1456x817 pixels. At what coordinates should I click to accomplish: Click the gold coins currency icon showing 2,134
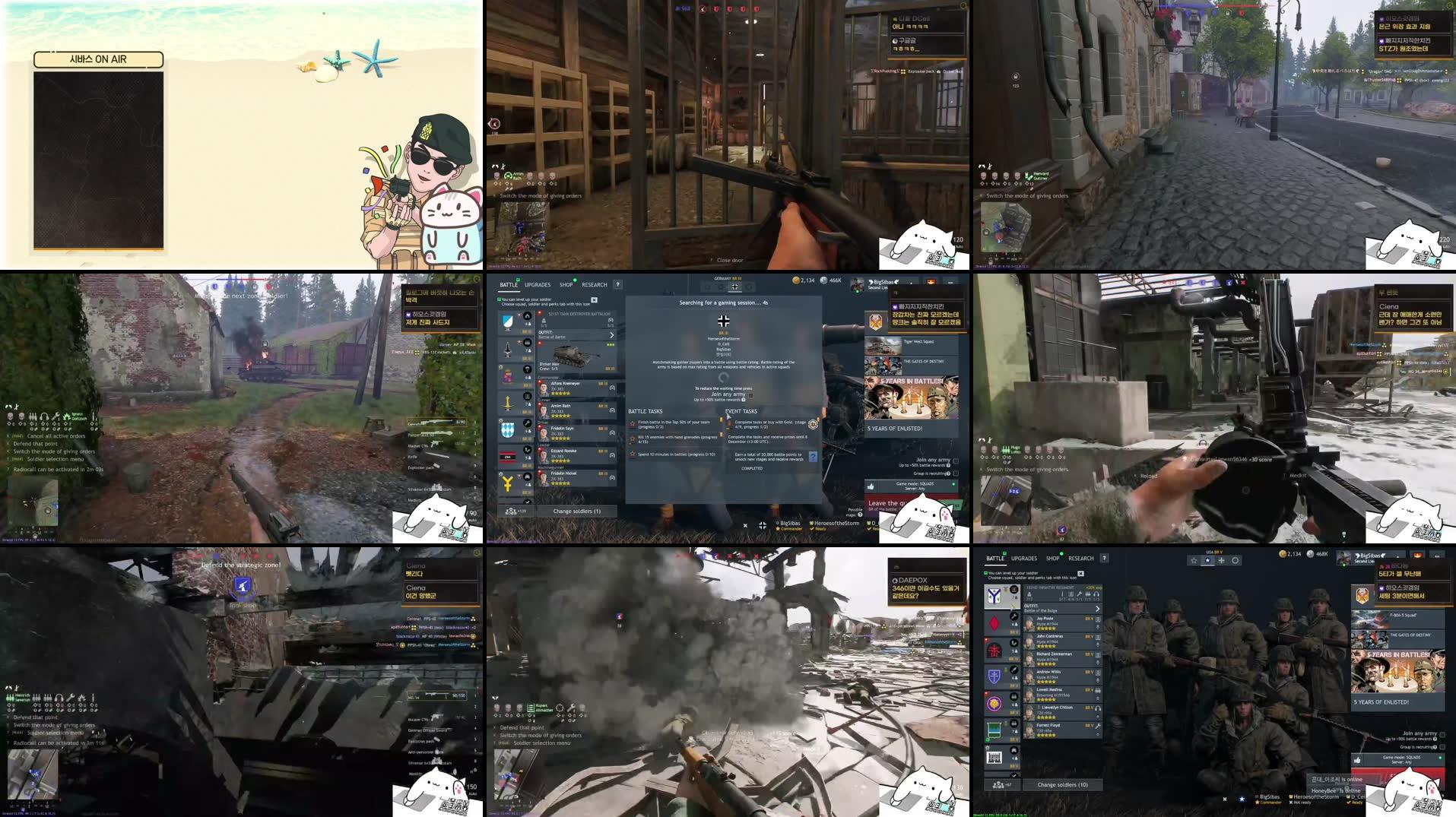[796, 280]
